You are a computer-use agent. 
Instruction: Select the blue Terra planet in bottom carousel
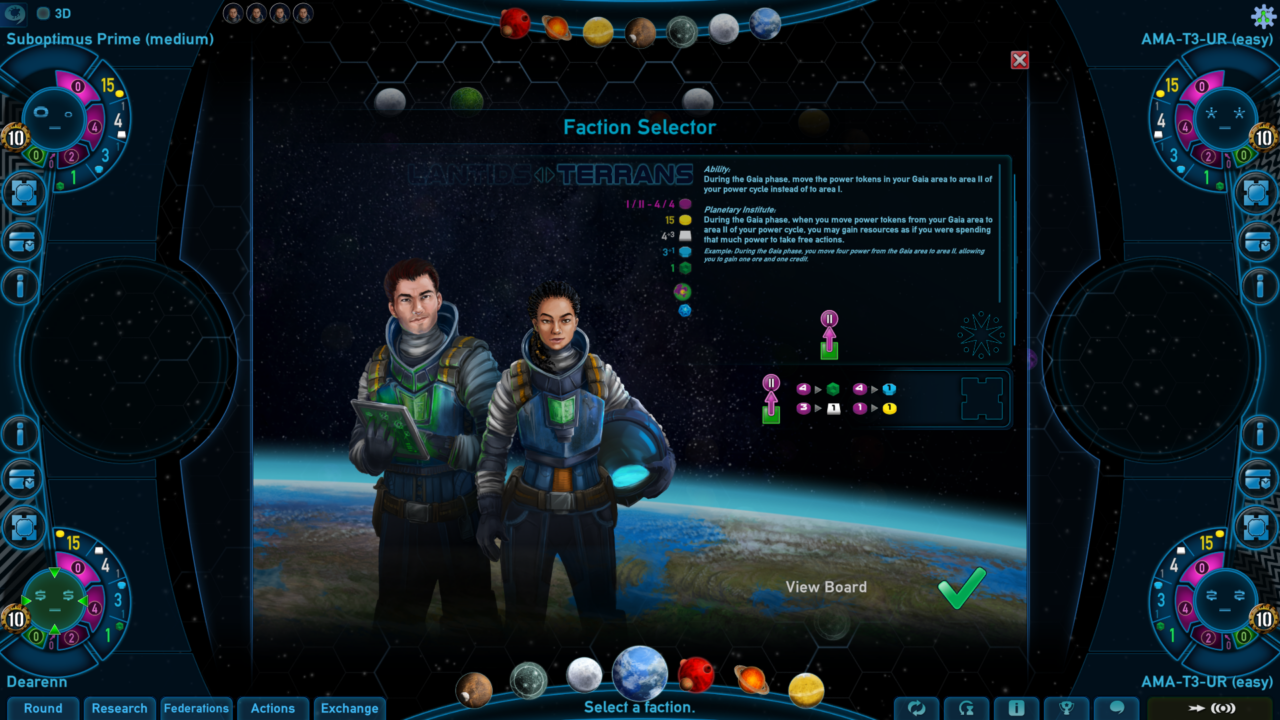point(640,673)
